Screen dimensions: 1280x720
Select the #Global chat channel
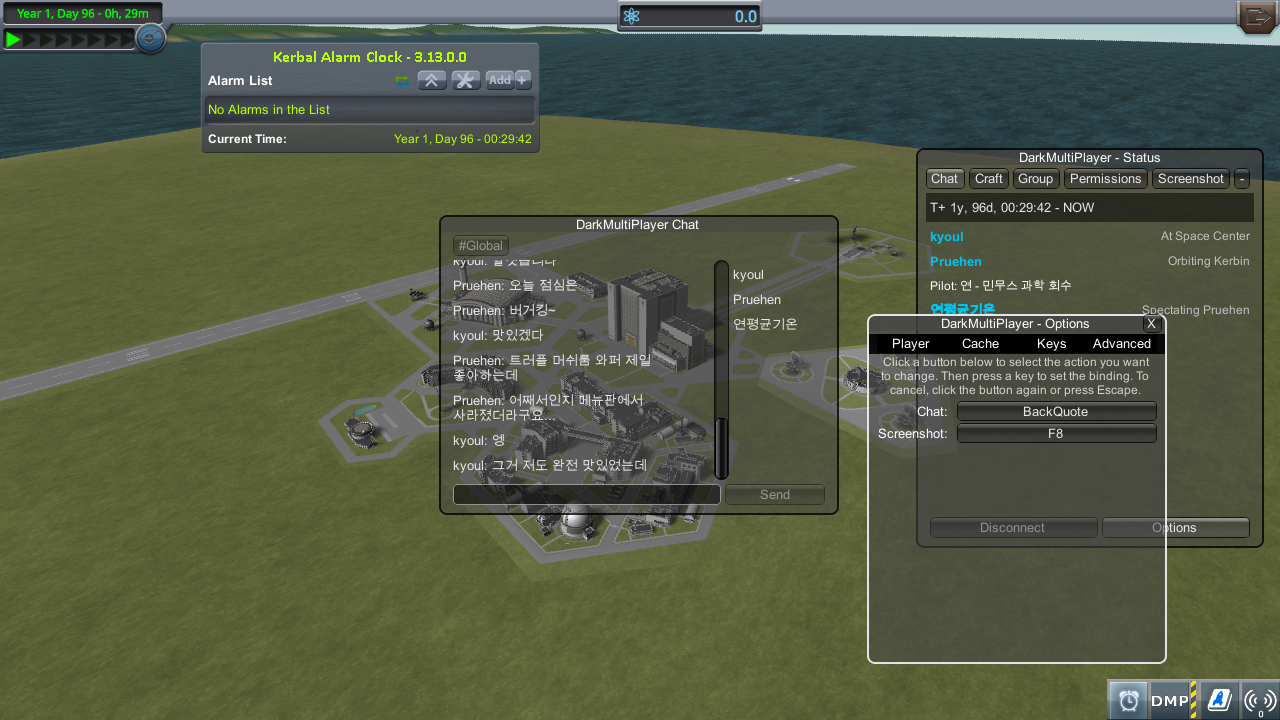pos(481,246)
